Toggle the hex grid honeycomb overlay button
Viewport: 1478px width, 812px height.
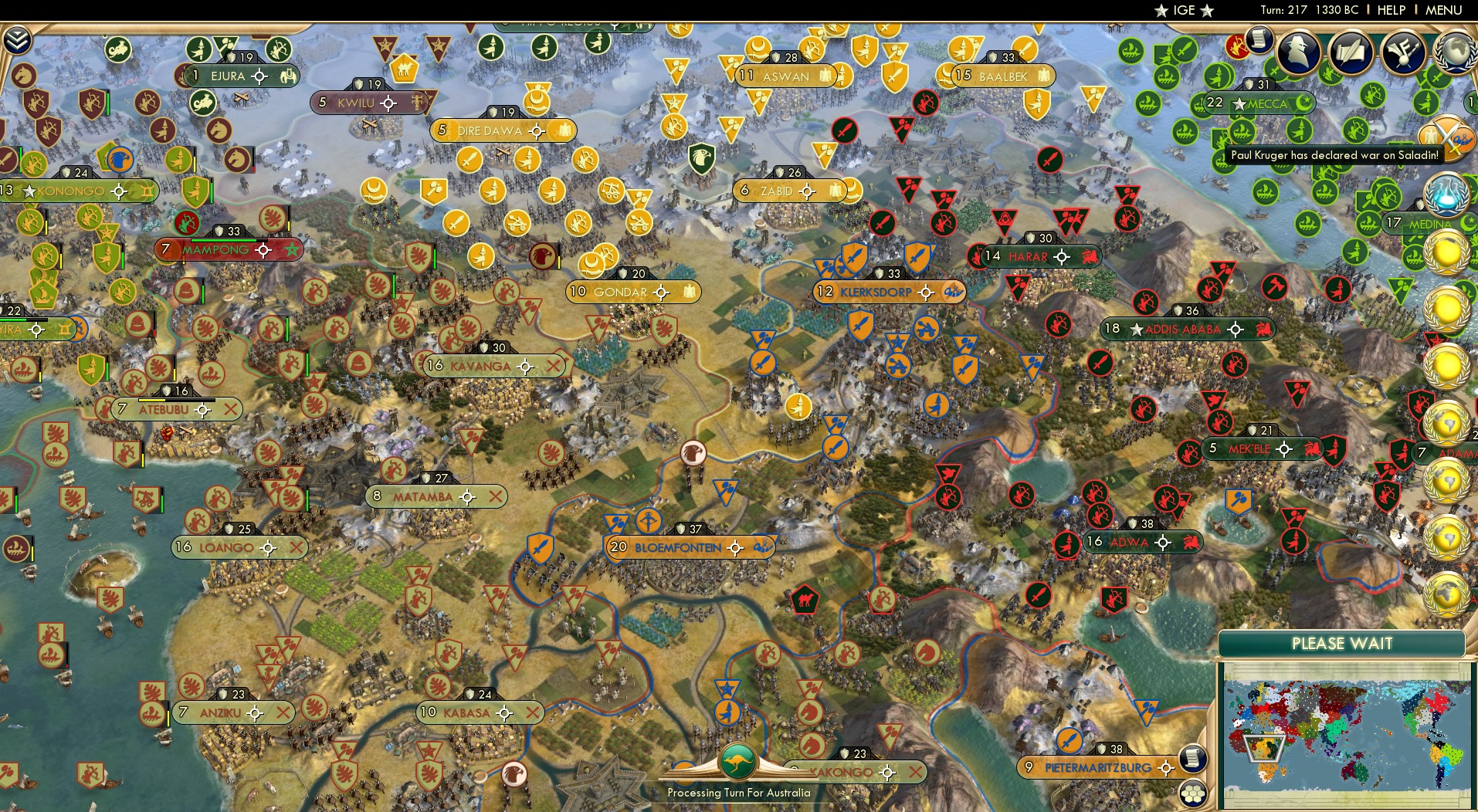pyautogui.click(x=1193, y=793)
